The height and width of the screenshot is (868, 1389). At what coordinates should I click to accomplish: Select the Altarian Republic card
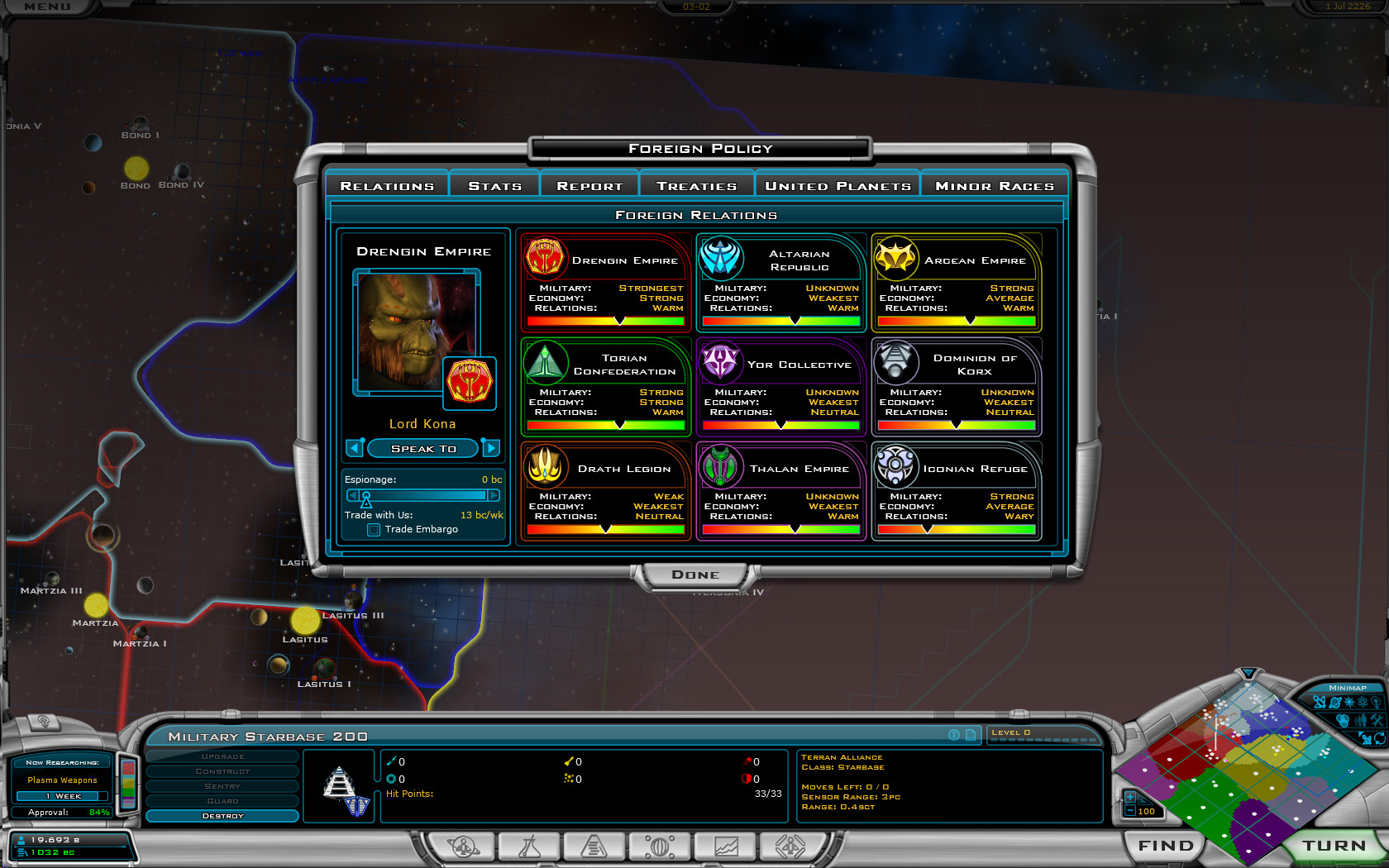click(x=781, y=282)
